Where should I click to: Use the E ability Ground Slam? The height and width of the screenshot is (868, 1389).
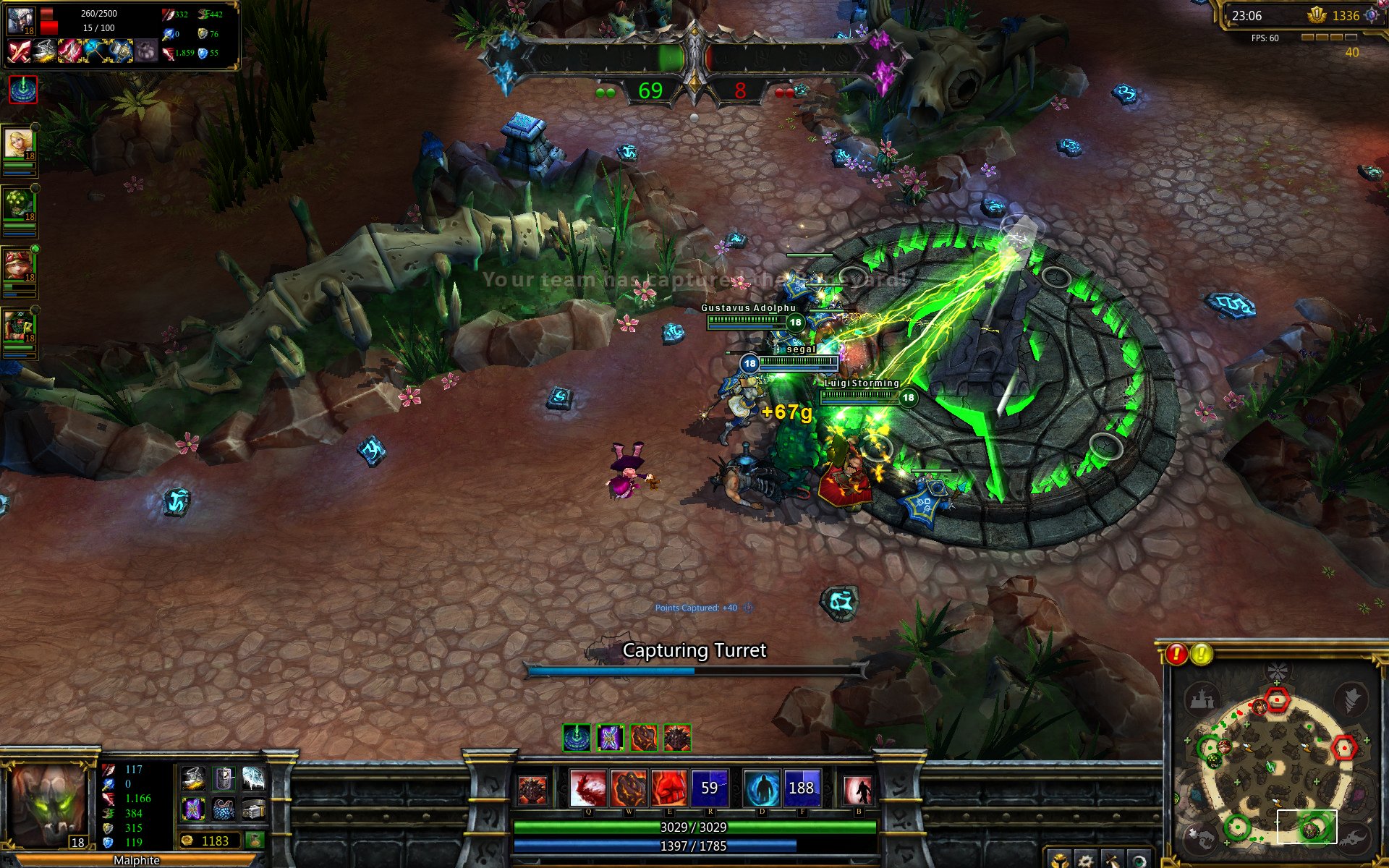669,788
